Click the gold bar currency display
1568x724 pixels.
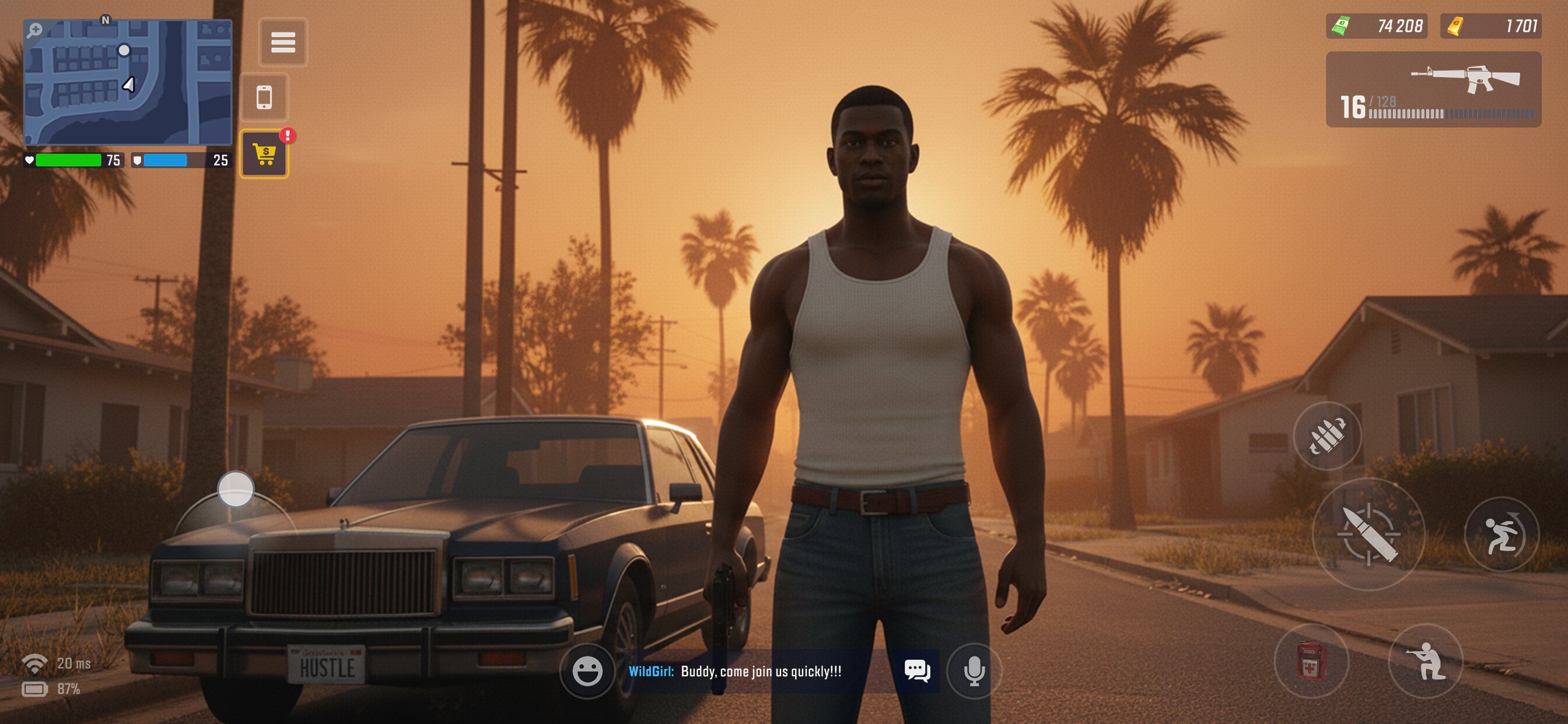coord(1490,26)
